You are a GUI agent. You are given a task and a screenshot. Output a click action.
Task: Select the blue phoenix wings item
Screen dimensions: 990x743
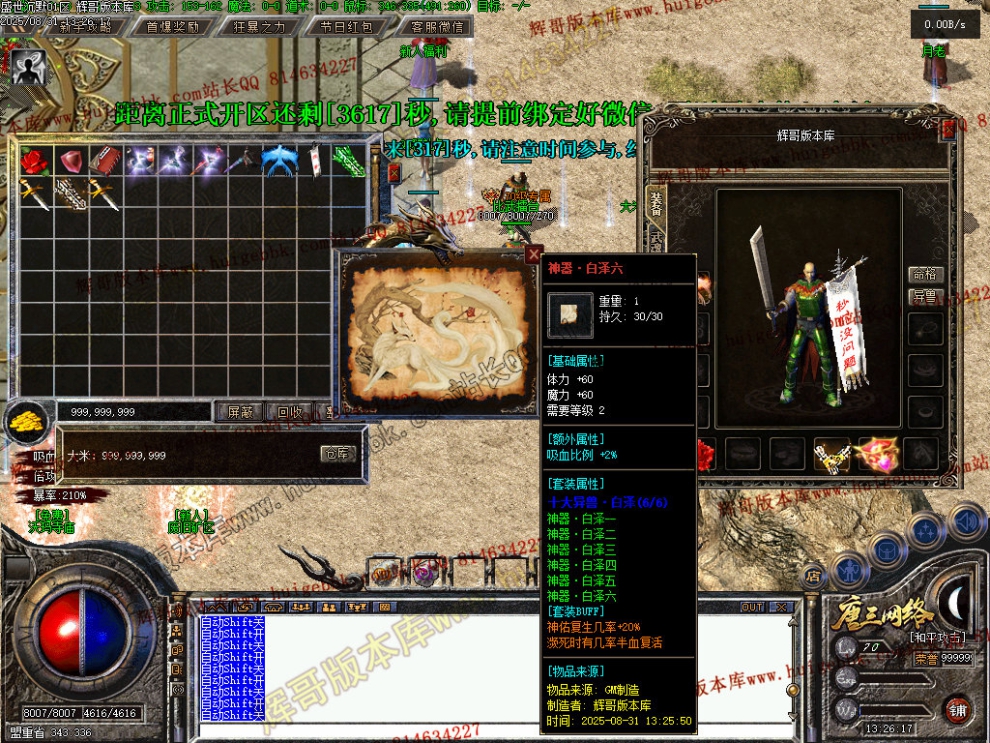coord(278,160)
